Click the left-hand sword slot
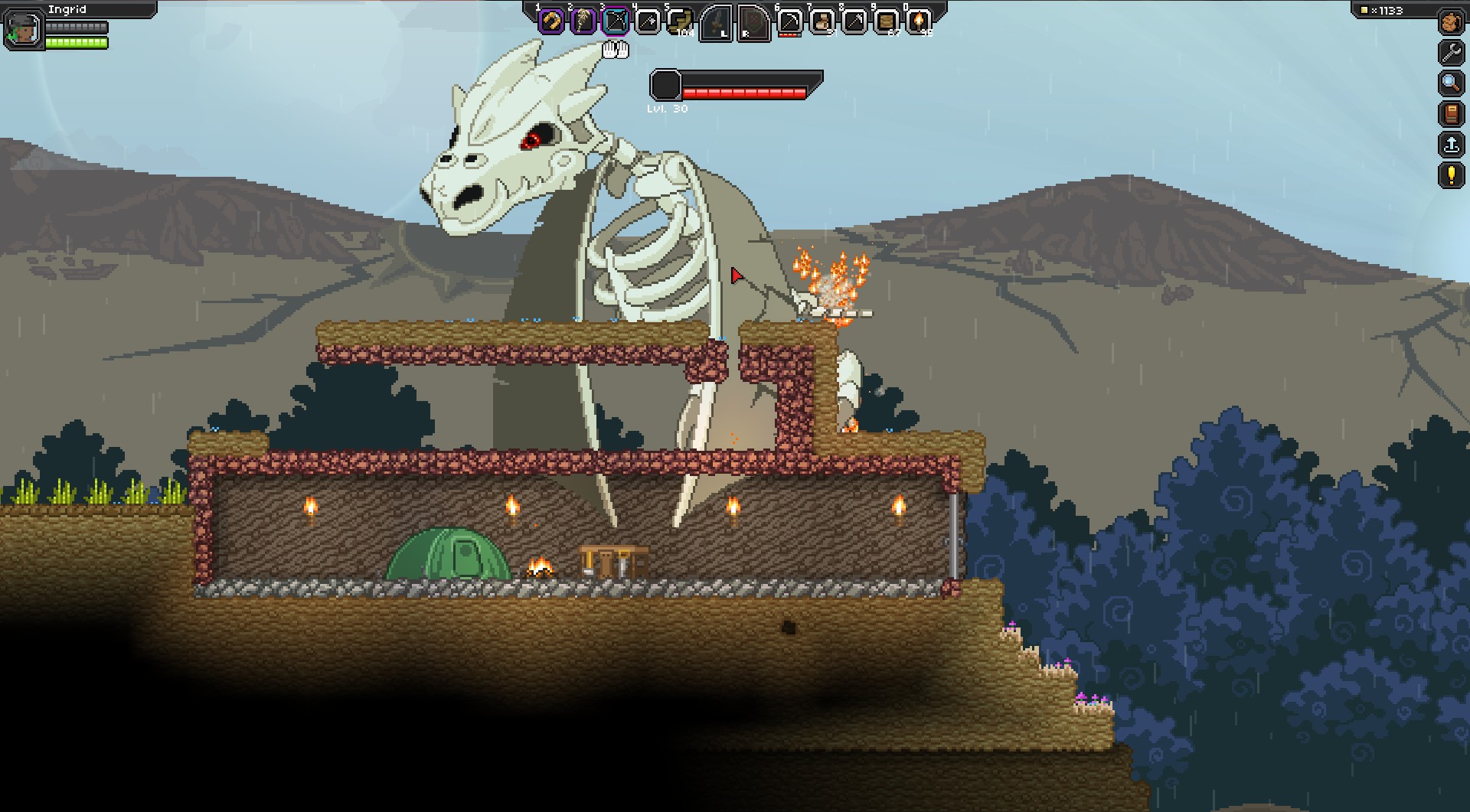This screenshot has height=812, width=1470. (717, 23)
